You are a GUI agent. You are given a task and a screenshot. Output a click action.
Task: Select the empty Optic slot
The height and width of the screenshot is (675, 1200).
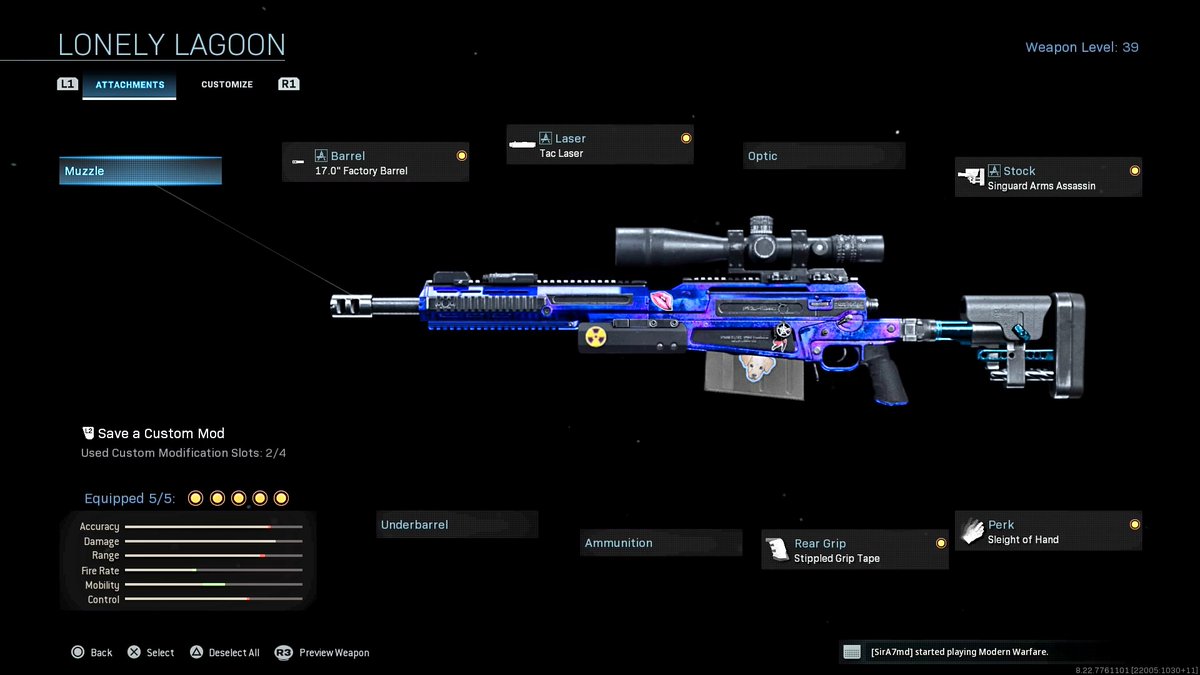pos(823,156)
